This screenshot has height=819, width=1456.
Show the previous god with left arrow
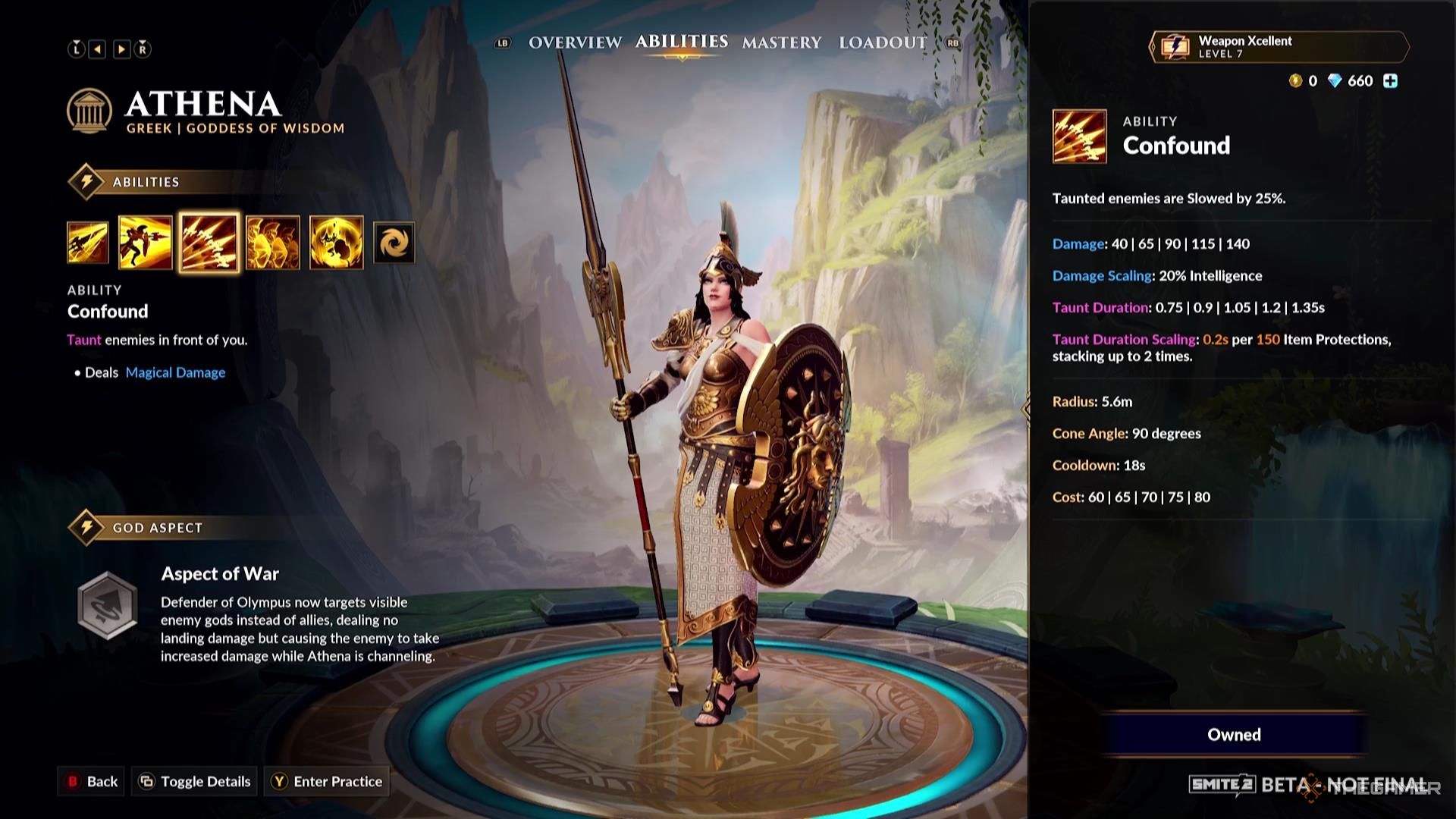98,49
